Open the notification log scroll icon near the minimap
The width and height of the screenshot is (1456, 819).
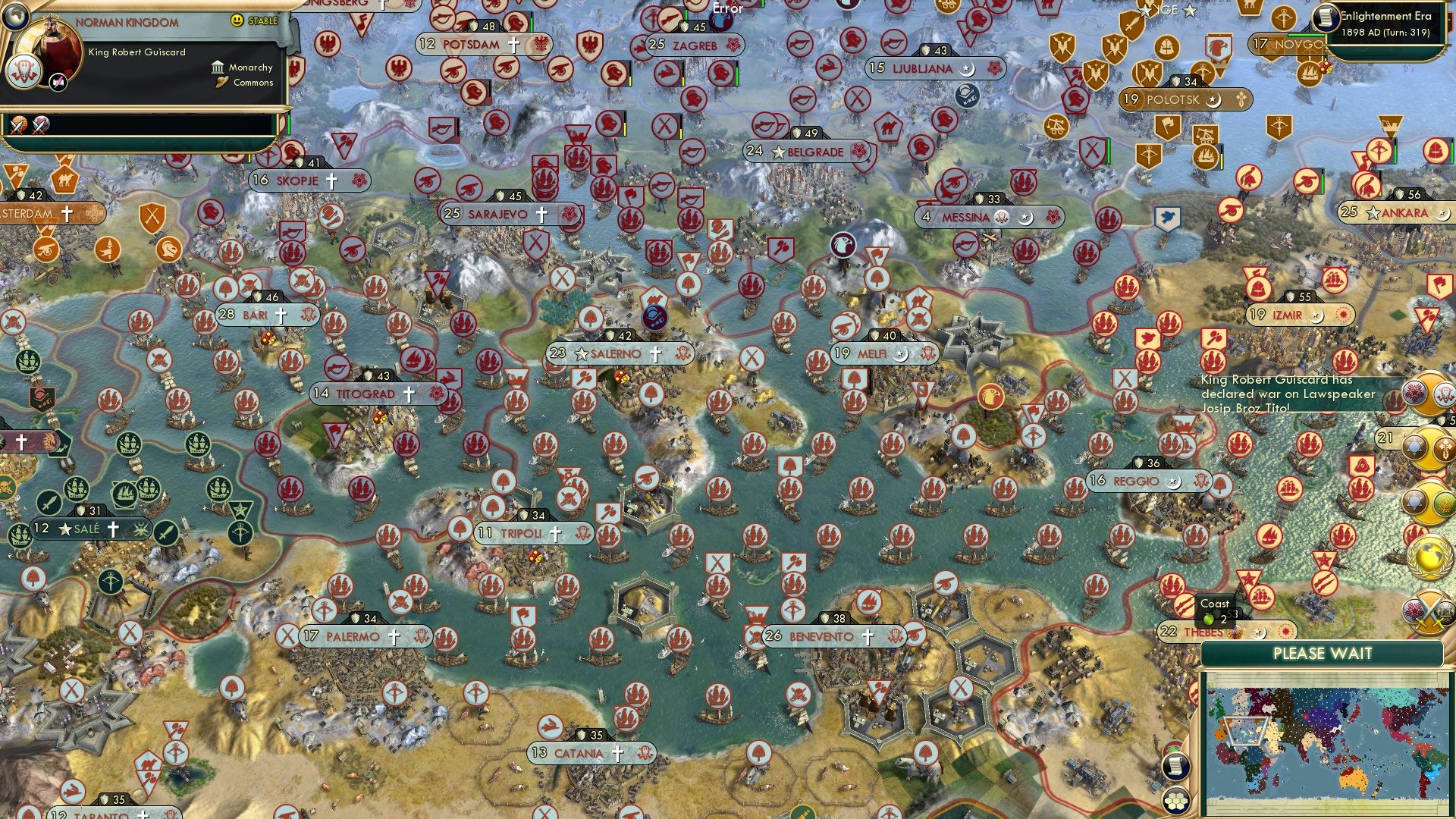(1175, 767)
